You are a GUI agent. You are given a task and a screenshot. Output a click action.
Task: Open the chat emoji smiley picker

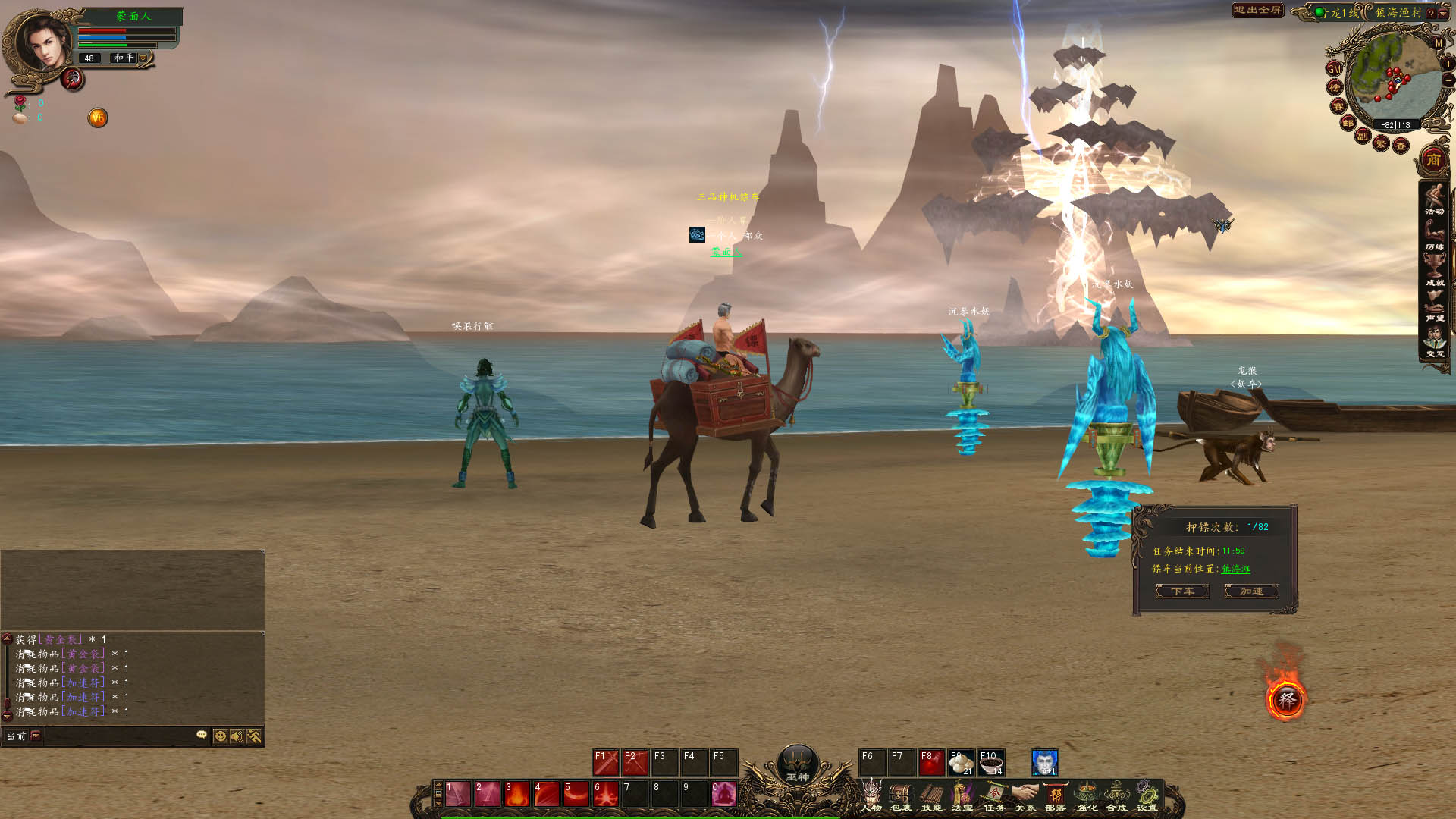point(220,736)
